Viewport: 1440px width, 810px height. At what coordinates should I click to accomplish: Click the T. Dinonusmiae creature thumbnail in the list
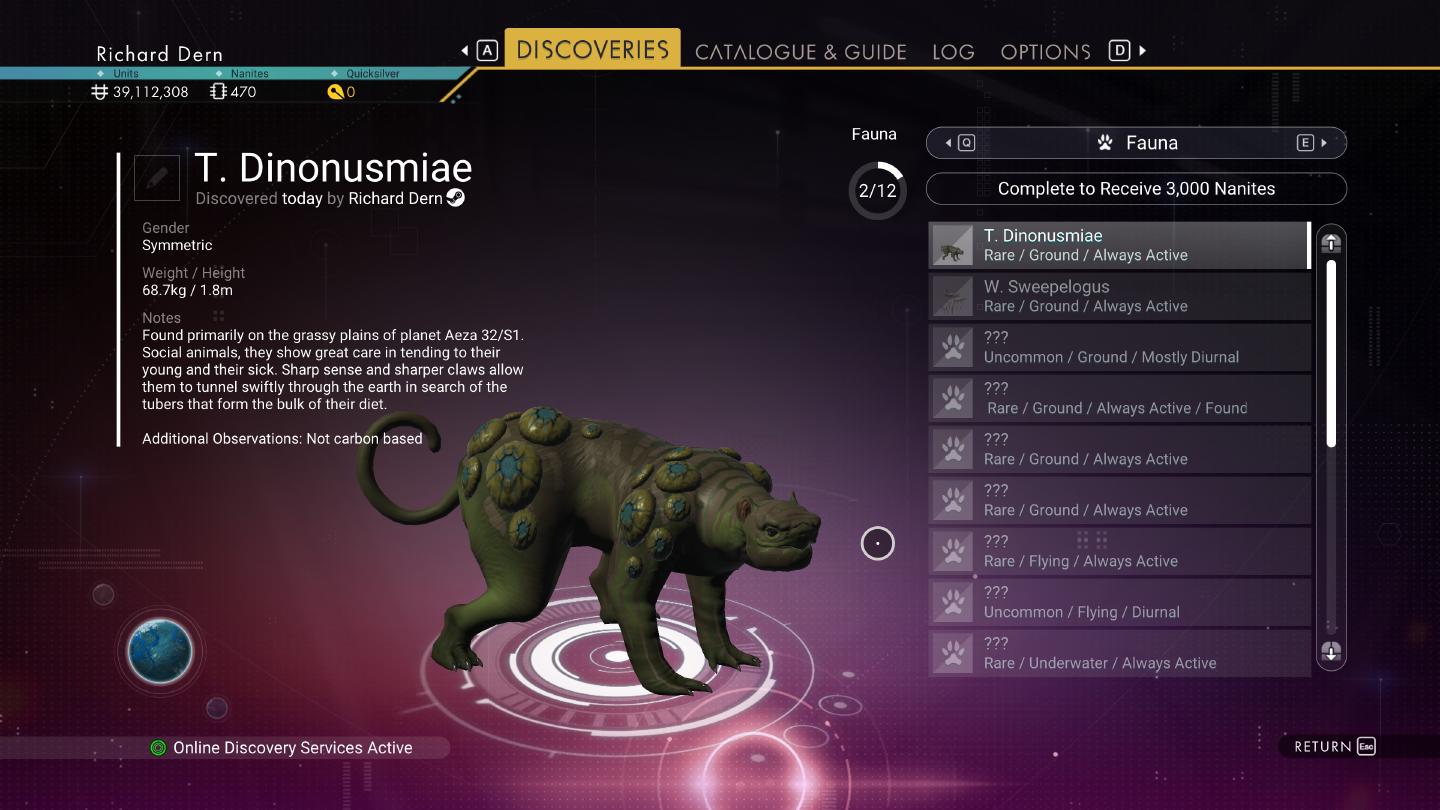coord(951,244)
